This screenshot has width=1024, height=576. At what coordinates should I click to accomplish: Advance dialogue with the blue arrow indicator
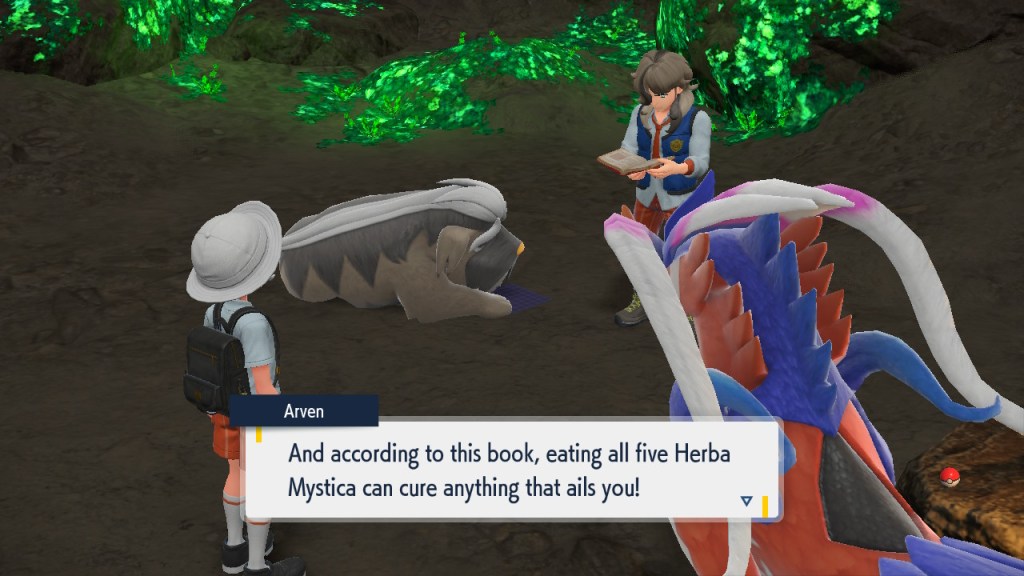[746, 500]
